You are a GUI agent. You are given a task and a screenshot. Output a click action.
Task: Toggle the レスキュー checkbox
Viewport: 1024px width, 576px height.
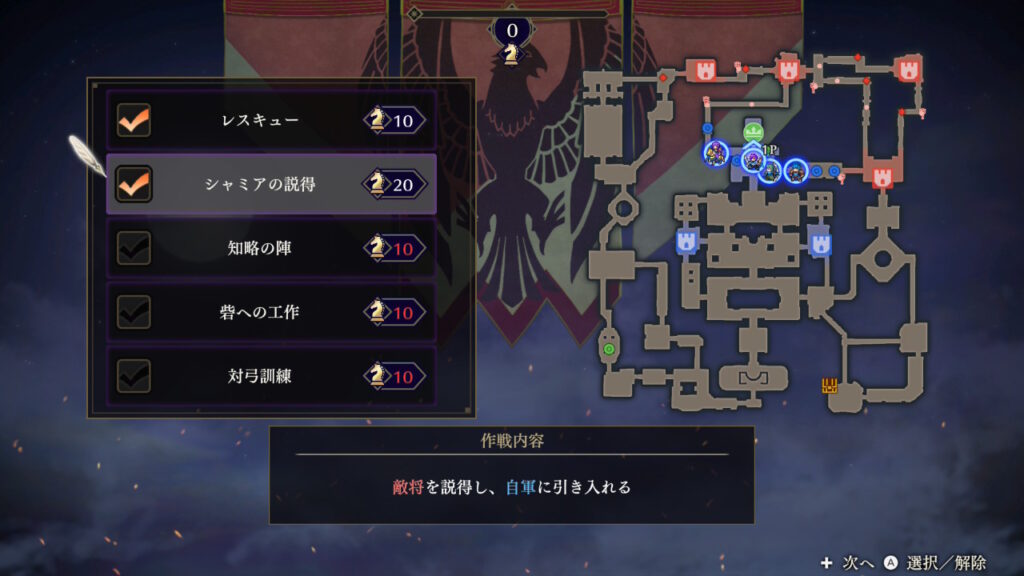click(134, 121)
